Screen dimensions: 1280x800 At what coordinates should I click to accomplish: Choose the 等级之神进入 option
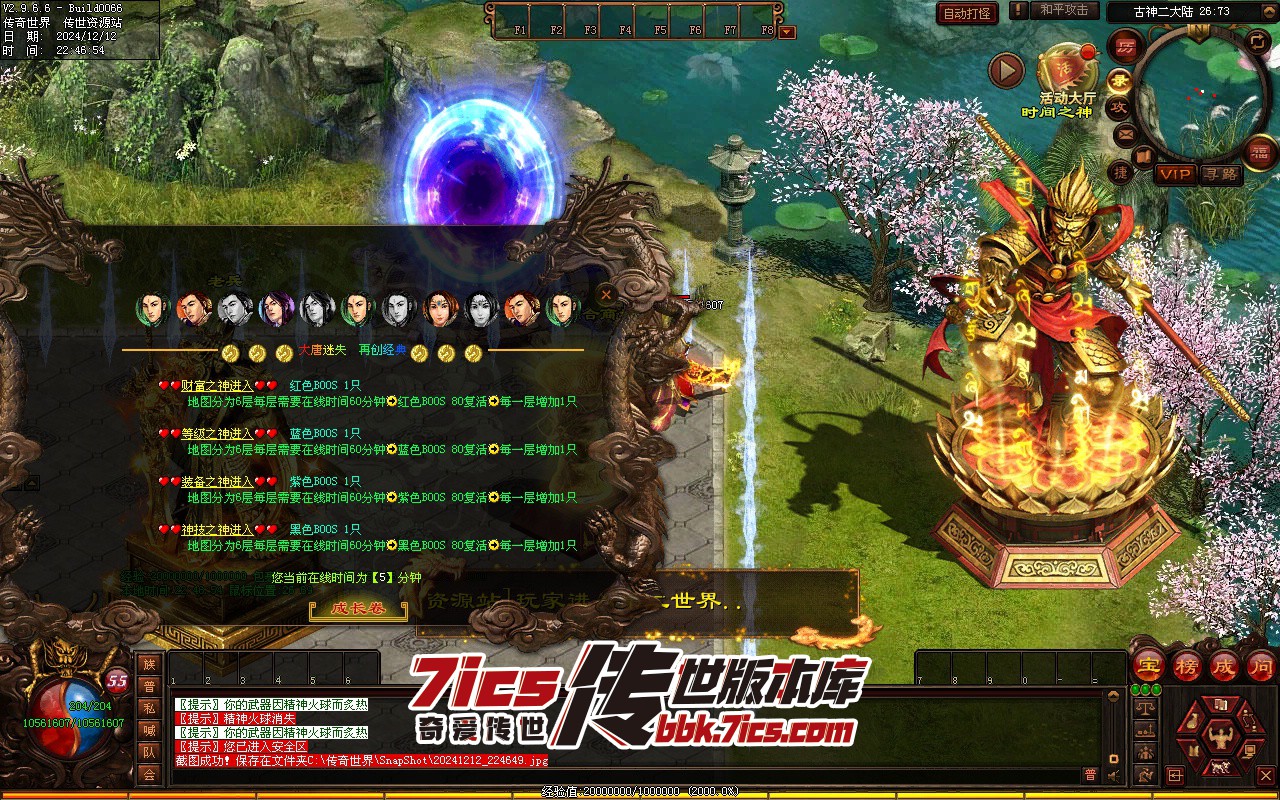click(217, 433)
